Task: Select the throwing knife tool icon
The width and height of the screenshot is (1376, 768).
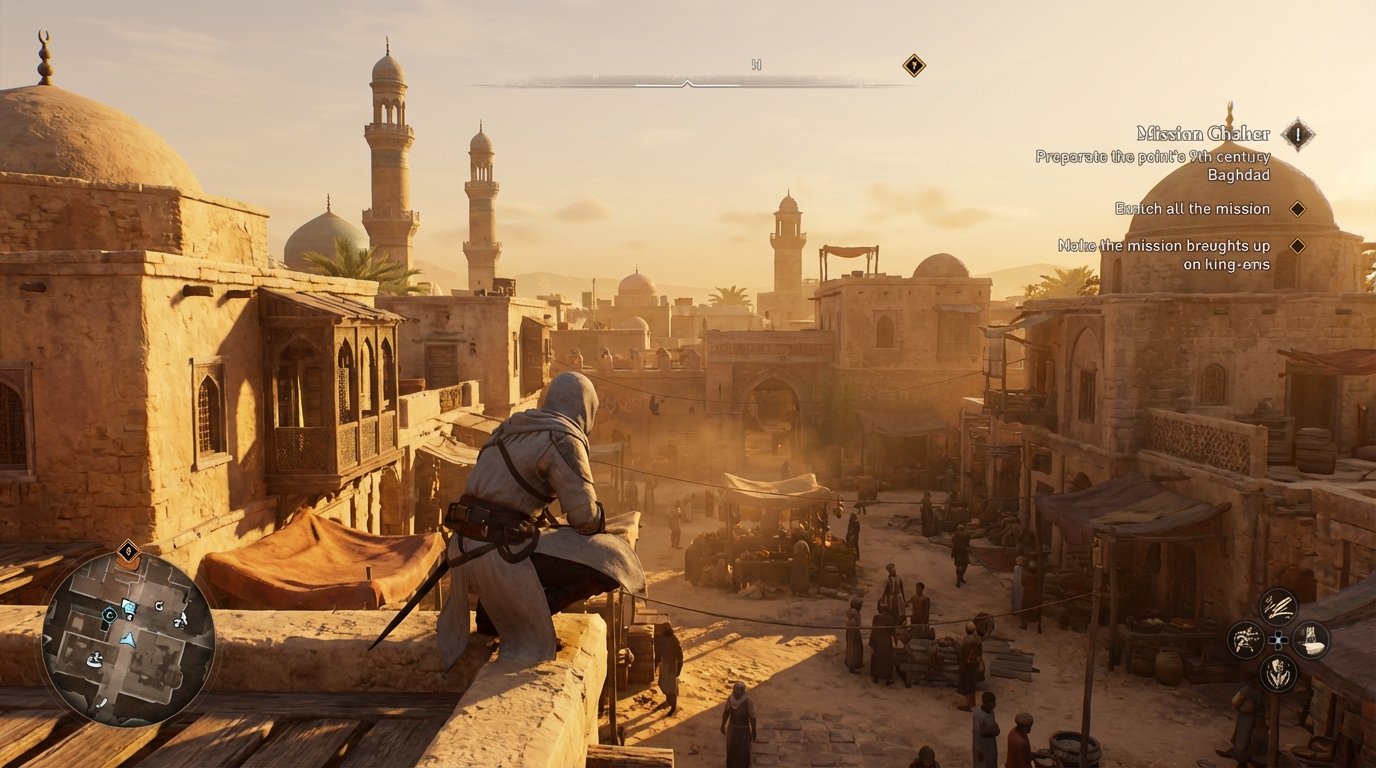Action: point(1278,606)
